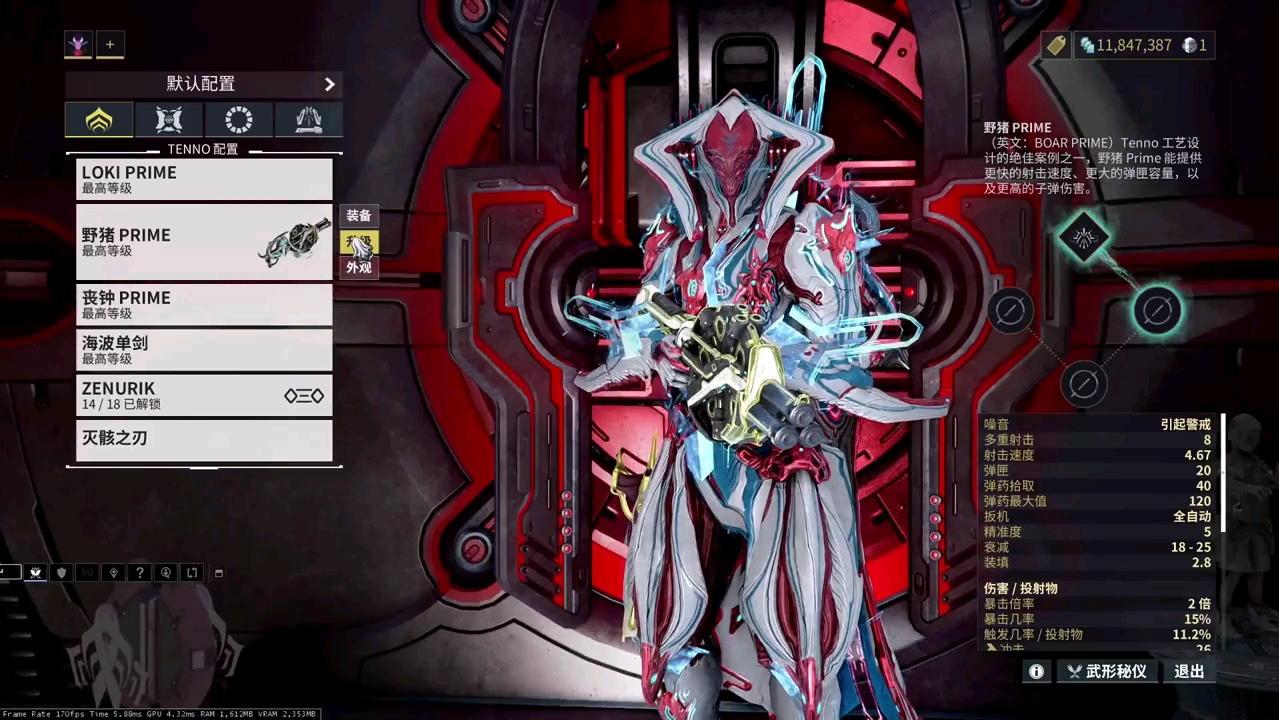Click the info icon beside 武形秘仪

(1037, 672)
